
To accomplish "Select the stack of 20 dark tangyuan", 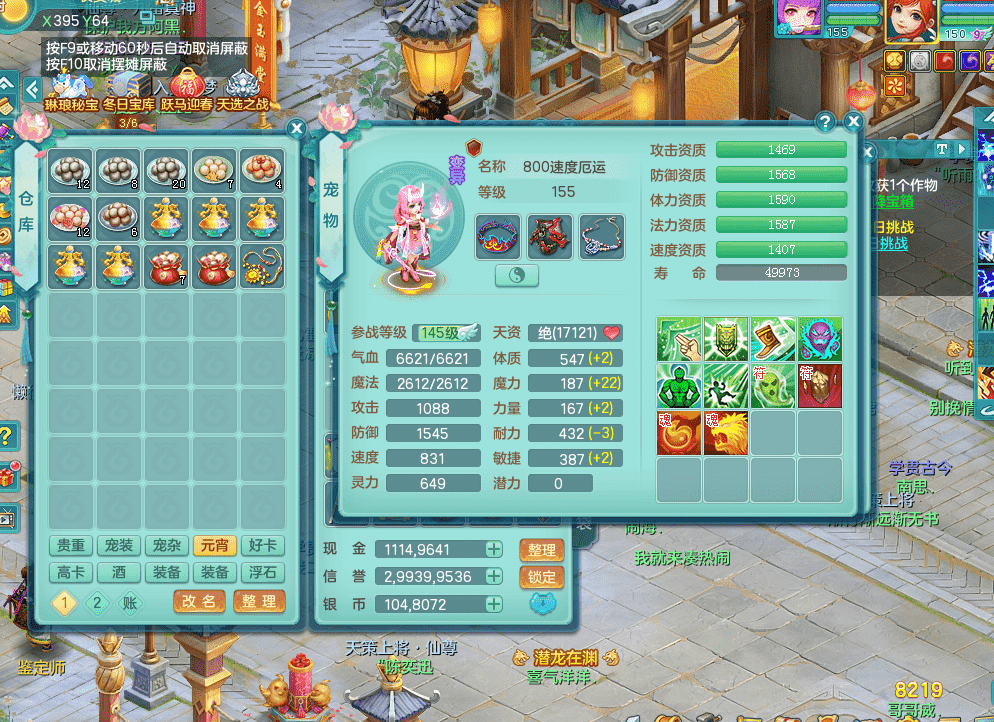I will point(166,171).
